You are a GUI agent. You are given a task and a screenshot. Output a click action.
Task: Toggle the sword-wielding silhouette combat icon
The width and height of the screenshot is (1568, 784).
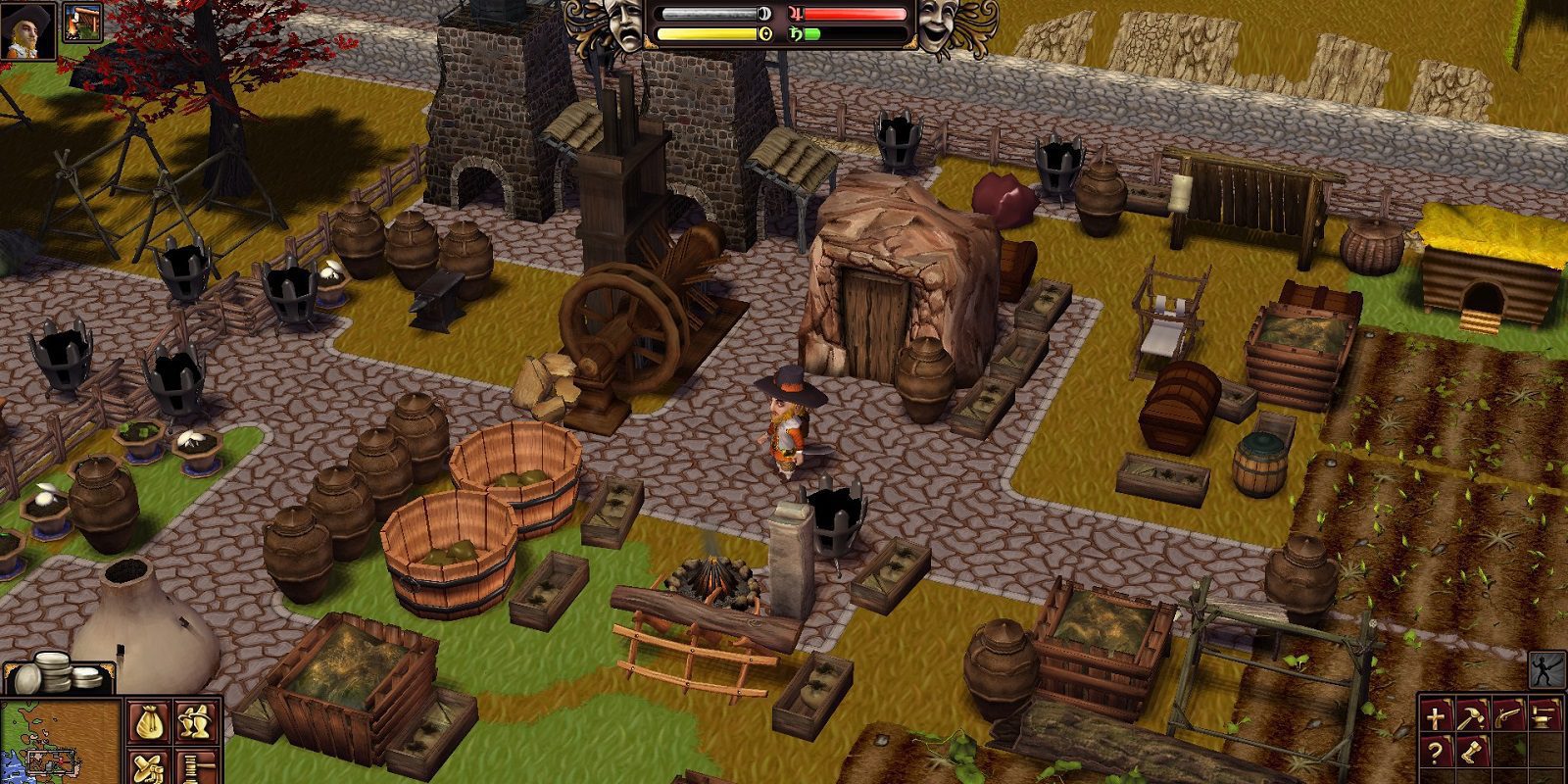coord(1547,671)
